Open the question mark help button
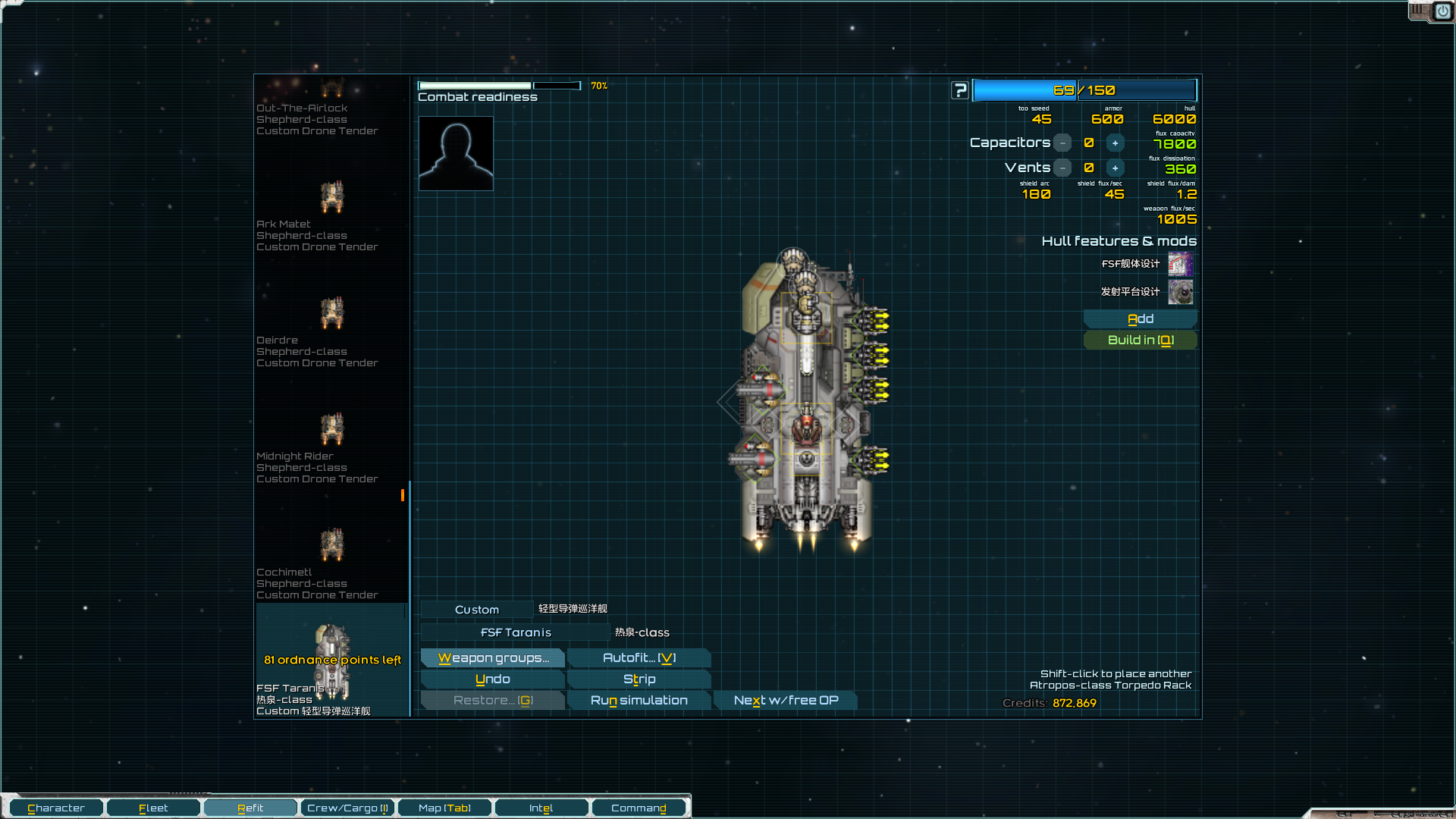 (960, 91)
